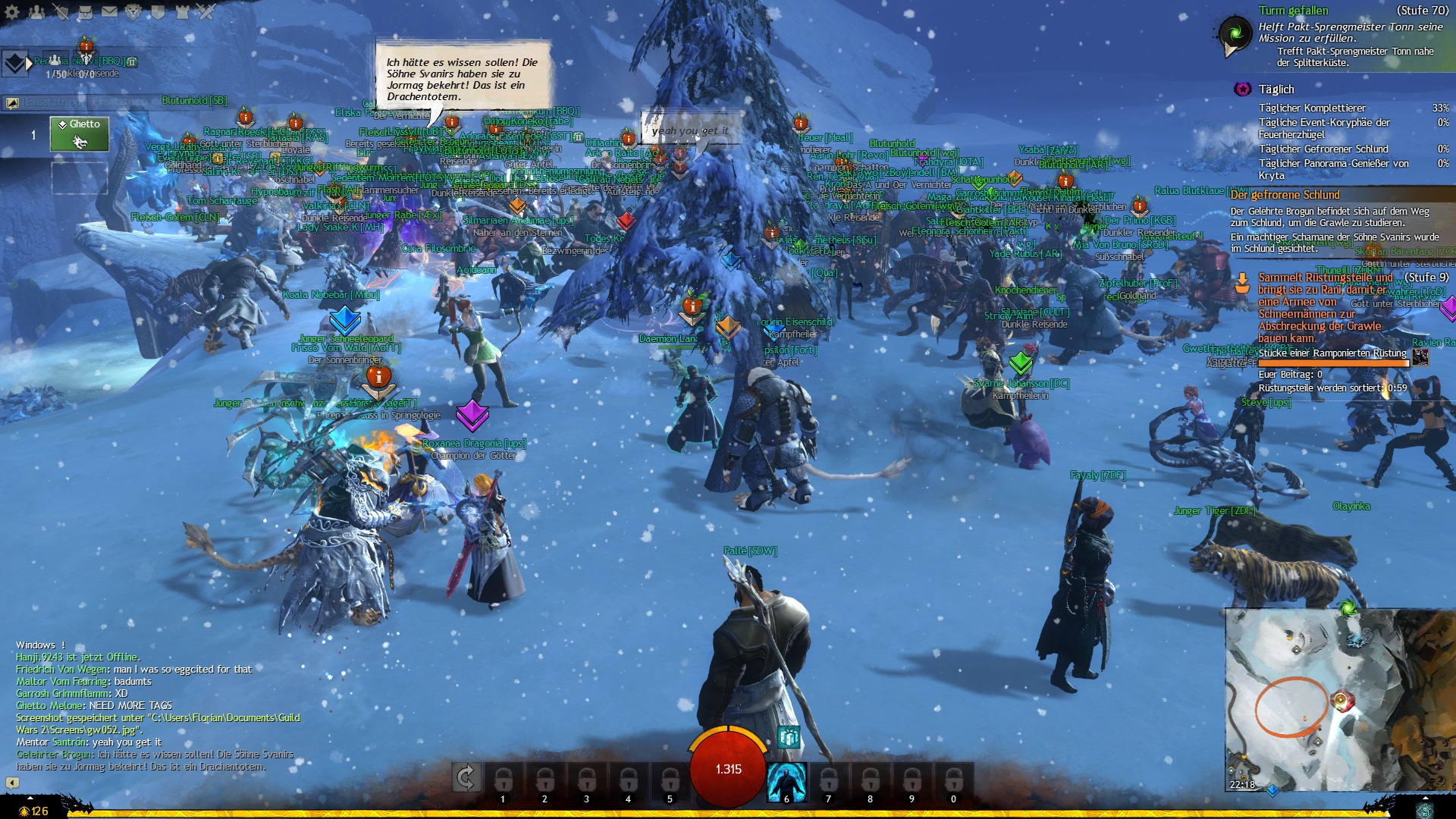Click the squad commander chevron button

click(14, 63)
